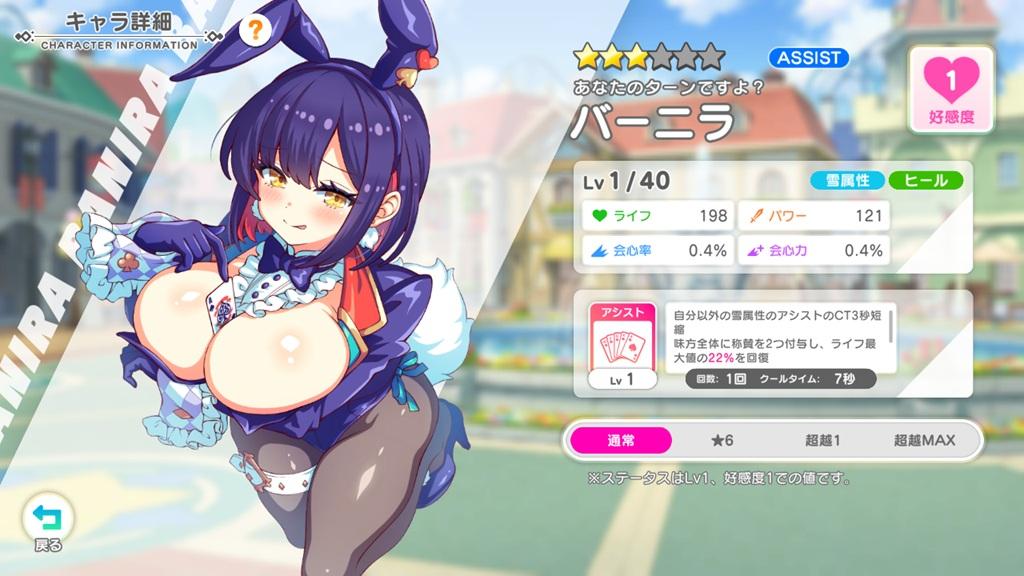1024x576 pixels.
Task: Tap the blue ASSIST type badge
Action: tap(809, 57)
